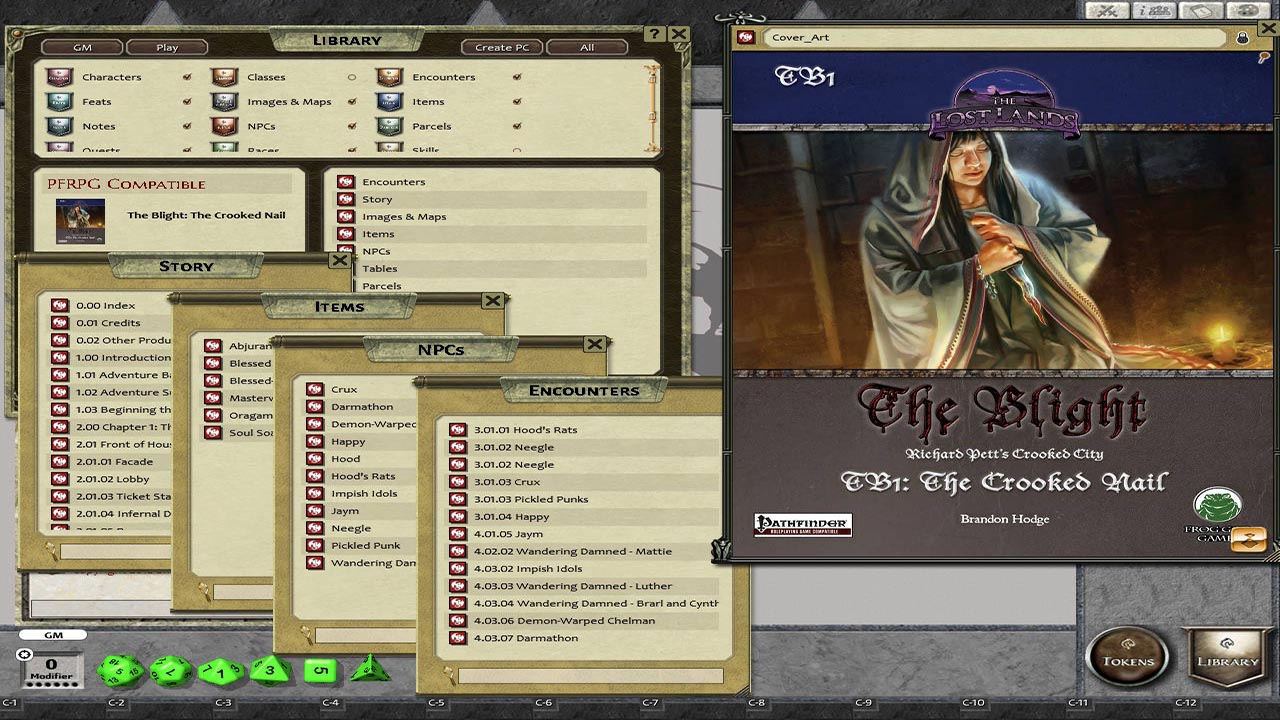1280x720 pixels.
Task: Click the info icon in the top-right toolbar
Action: (1156, 10)
